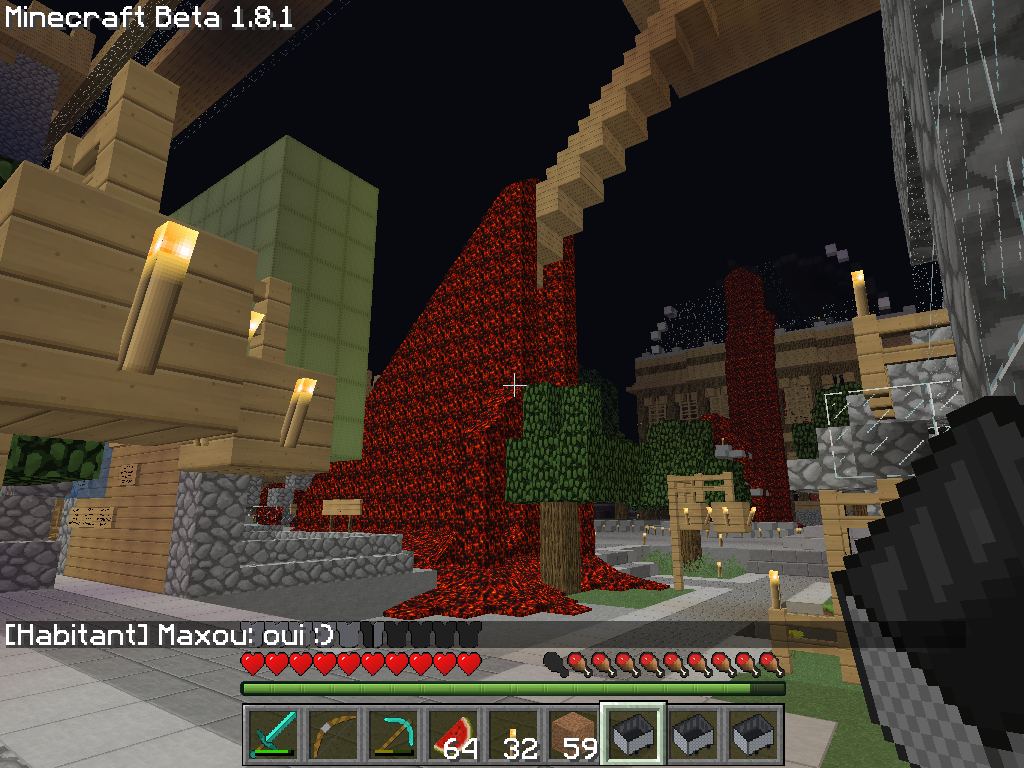Equip the bow from the hotbar
This screenshot has height=768, width=1024.
[x=333, y=736]
